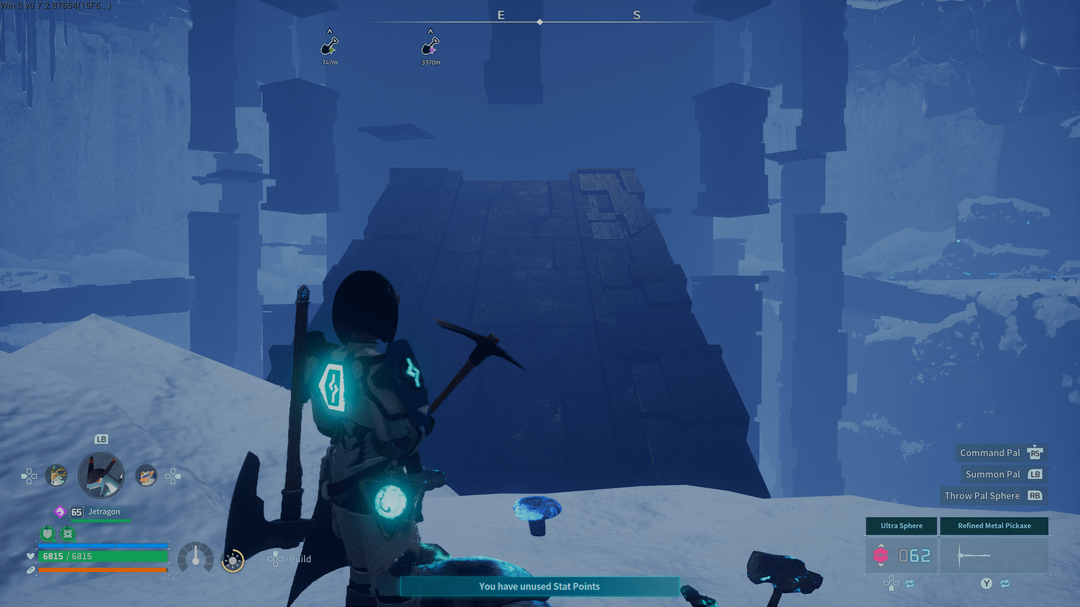The height and width of the screenshot is (607, 1080).
Task: Click the Summon Pal label
Action: (992, 474)
